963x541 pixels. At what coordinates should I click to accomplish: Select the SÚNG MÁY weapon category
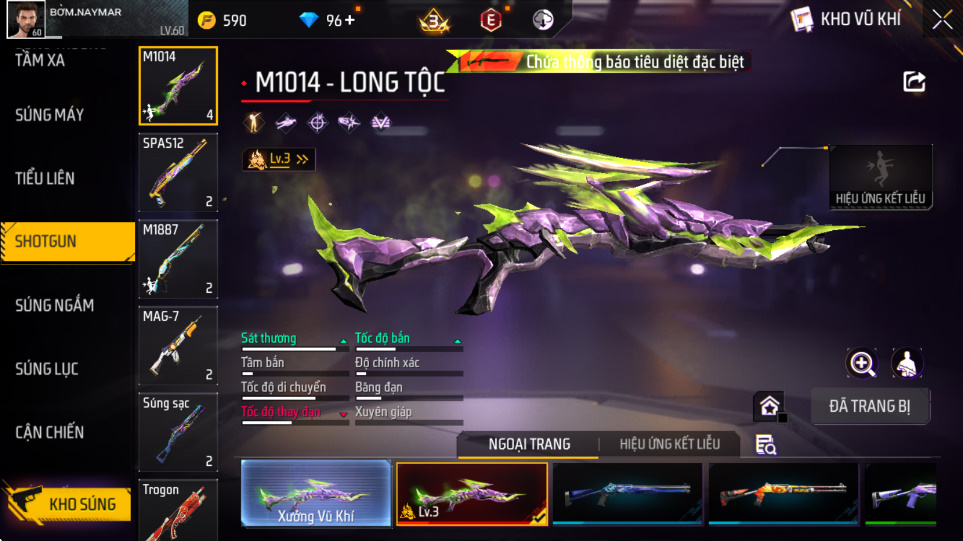(50, 115)
